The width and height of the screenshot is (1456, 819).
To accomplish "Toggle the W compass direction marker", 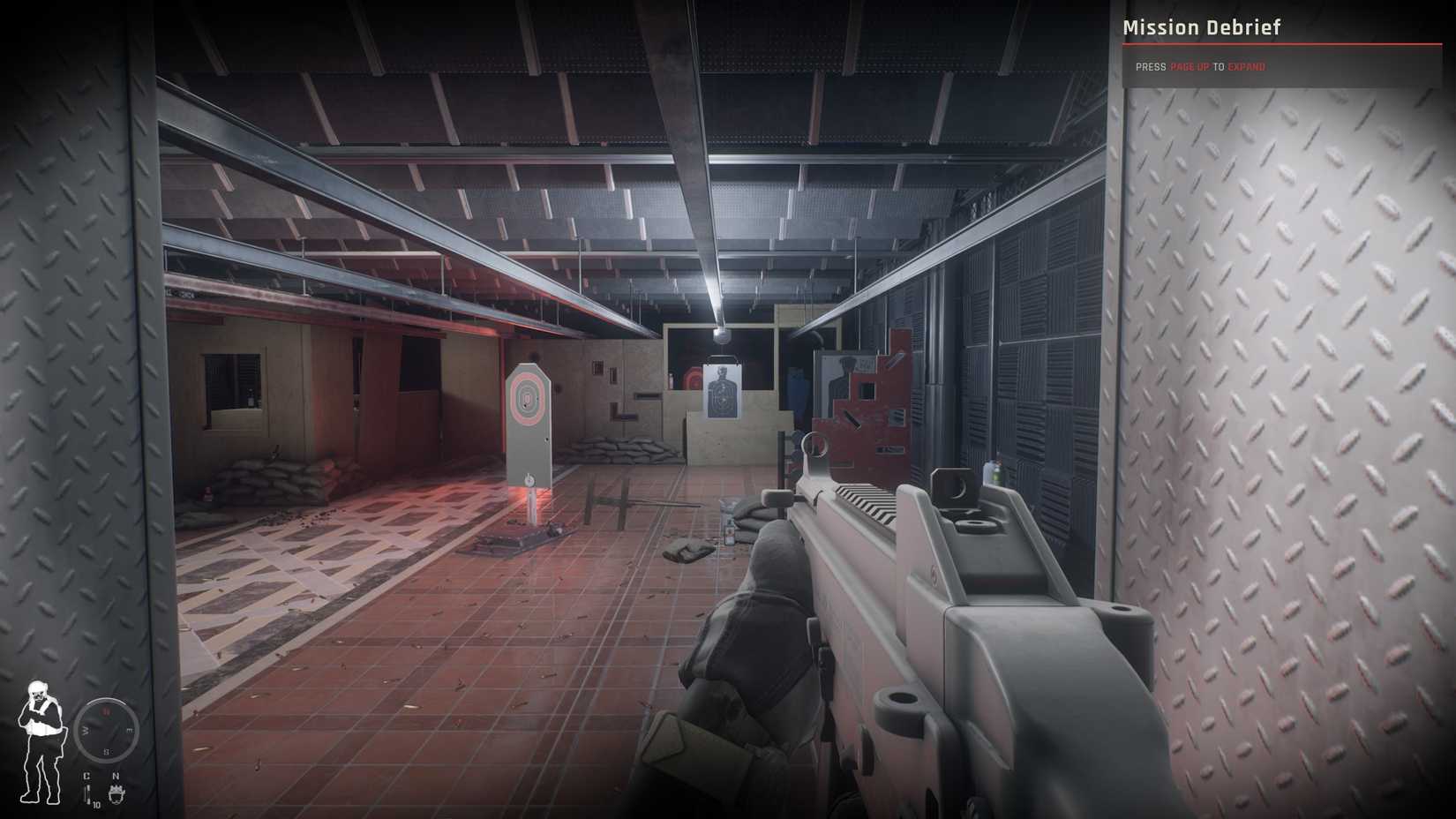I will click(85, 730).
